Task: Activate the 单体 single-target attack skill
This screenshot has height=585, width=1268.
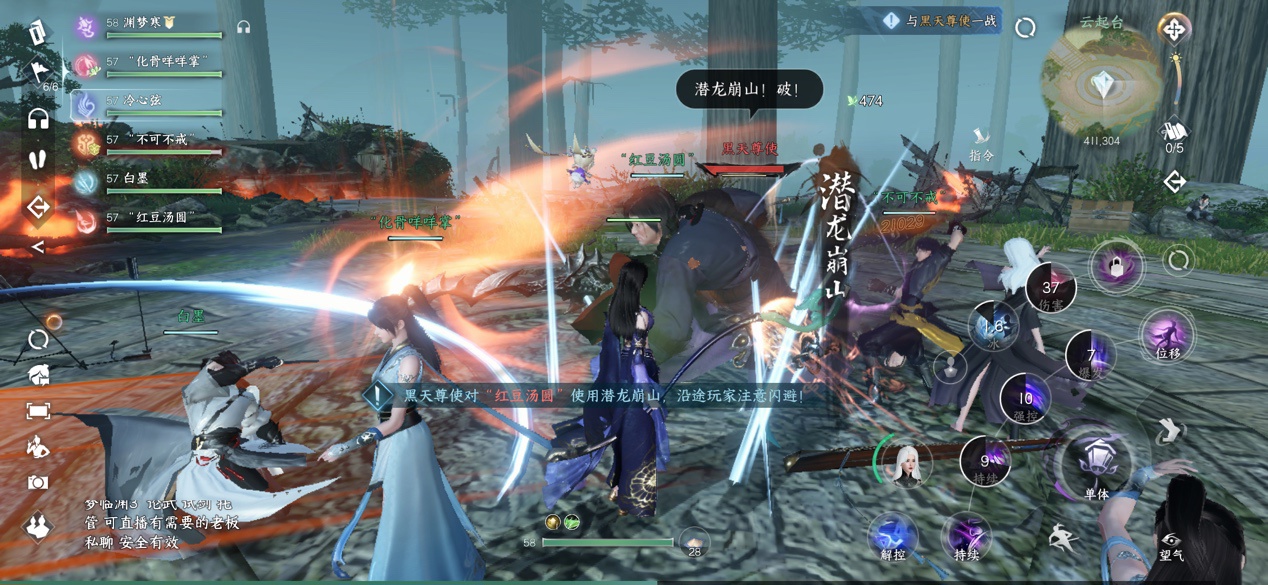Action: pyautogui.click(x=1097, y=464)
